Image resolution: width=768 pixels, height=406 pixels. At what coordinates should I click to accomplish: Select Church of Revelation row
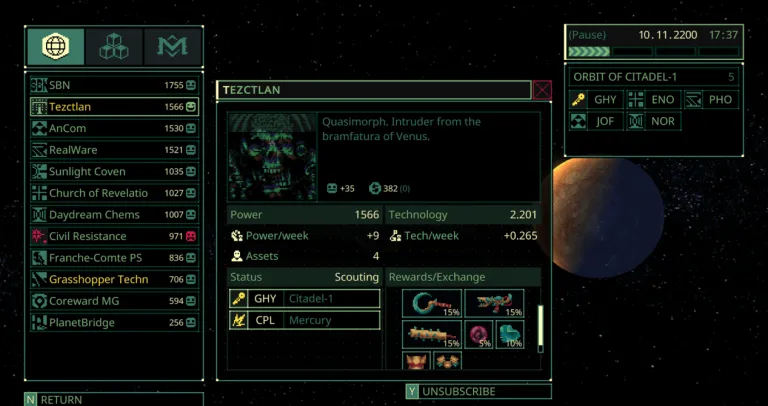coord(114,193)
